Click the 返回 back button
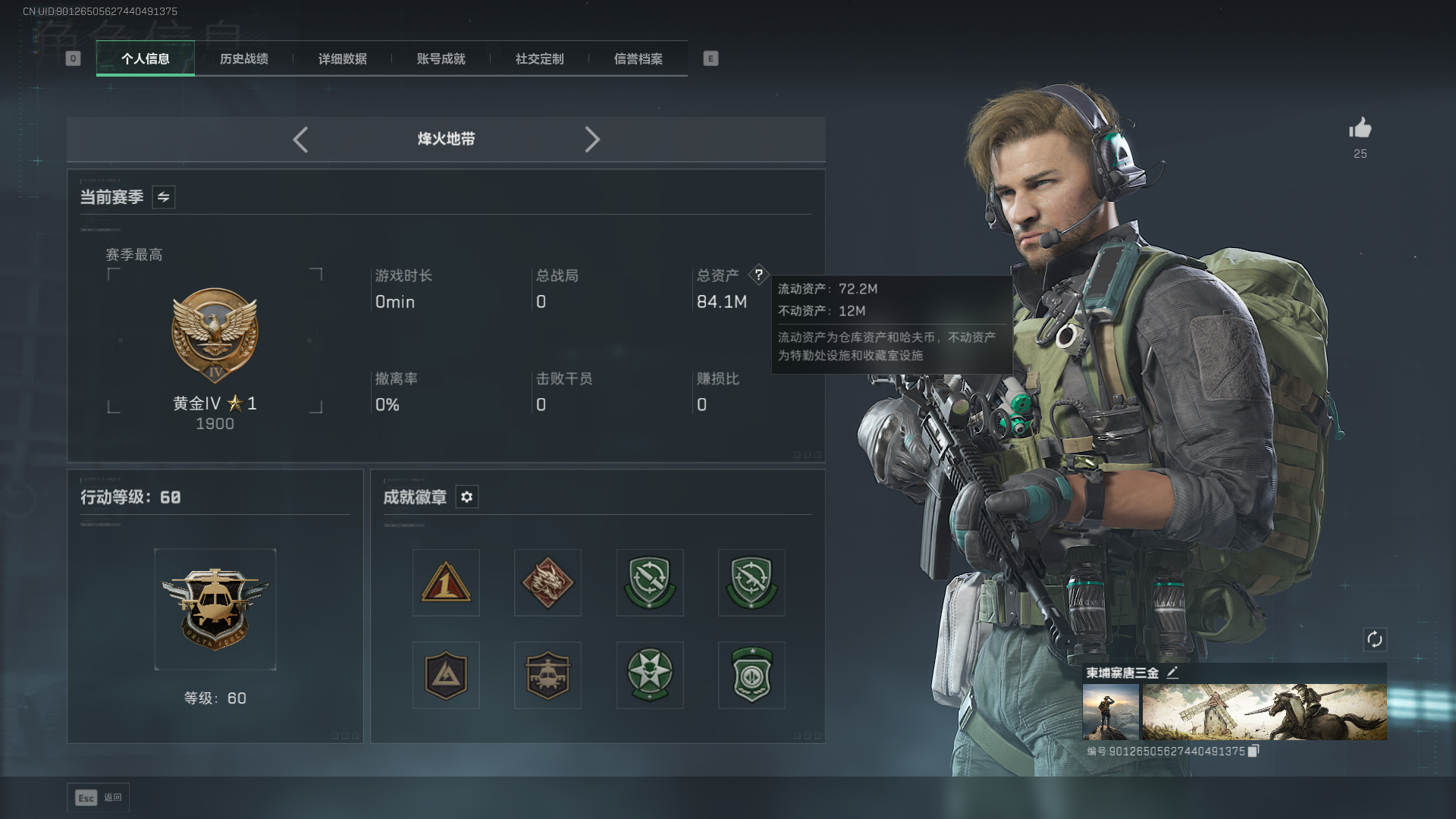 pyautogui.click(x=99, y=798)
